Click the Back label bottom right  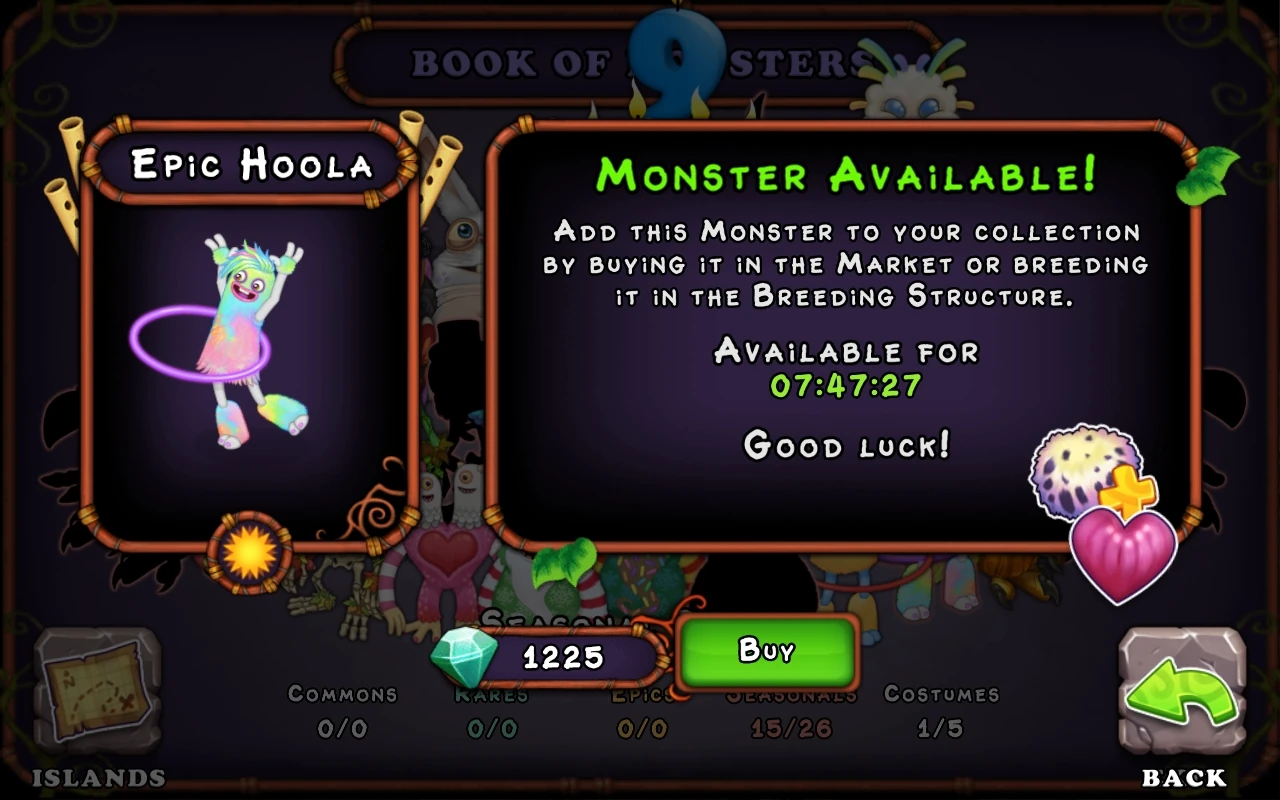click(1184, 777)
